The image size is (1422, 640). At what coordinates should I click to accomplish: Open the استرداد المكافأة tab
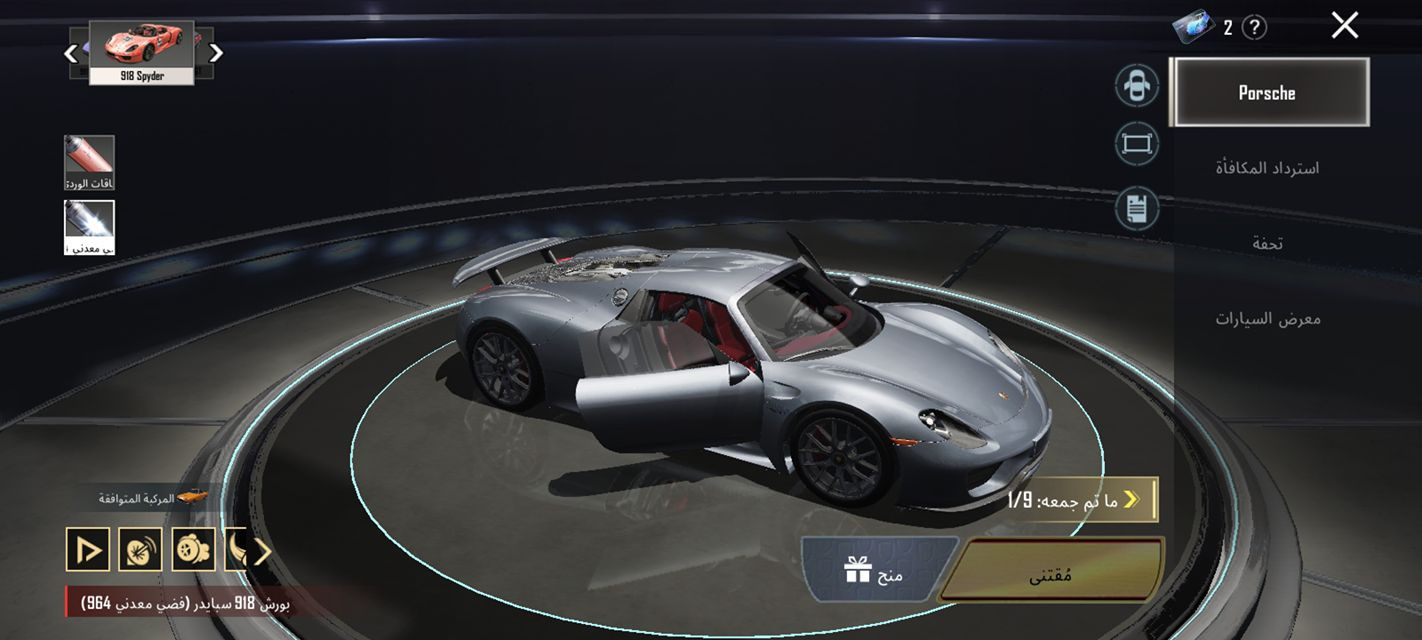[1268, 168]
